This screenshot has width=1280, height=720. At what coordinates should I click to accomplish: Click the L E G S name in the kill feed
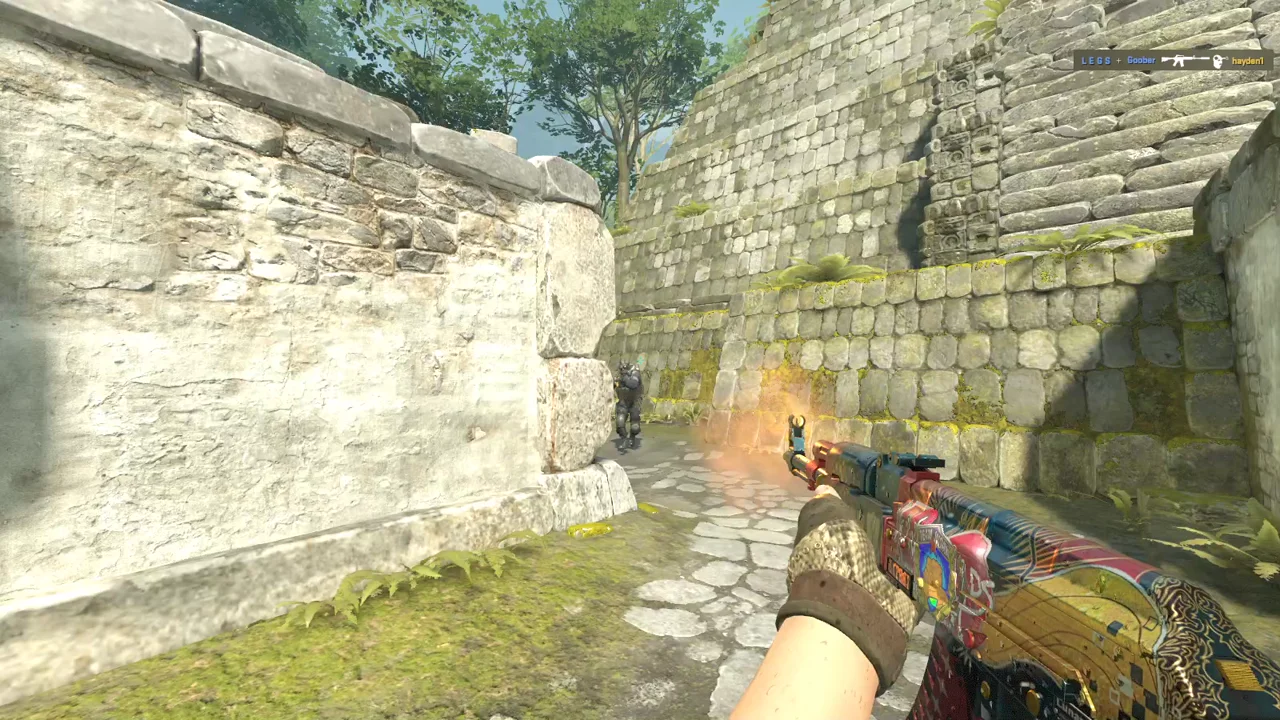click(x=1095, y=61)
